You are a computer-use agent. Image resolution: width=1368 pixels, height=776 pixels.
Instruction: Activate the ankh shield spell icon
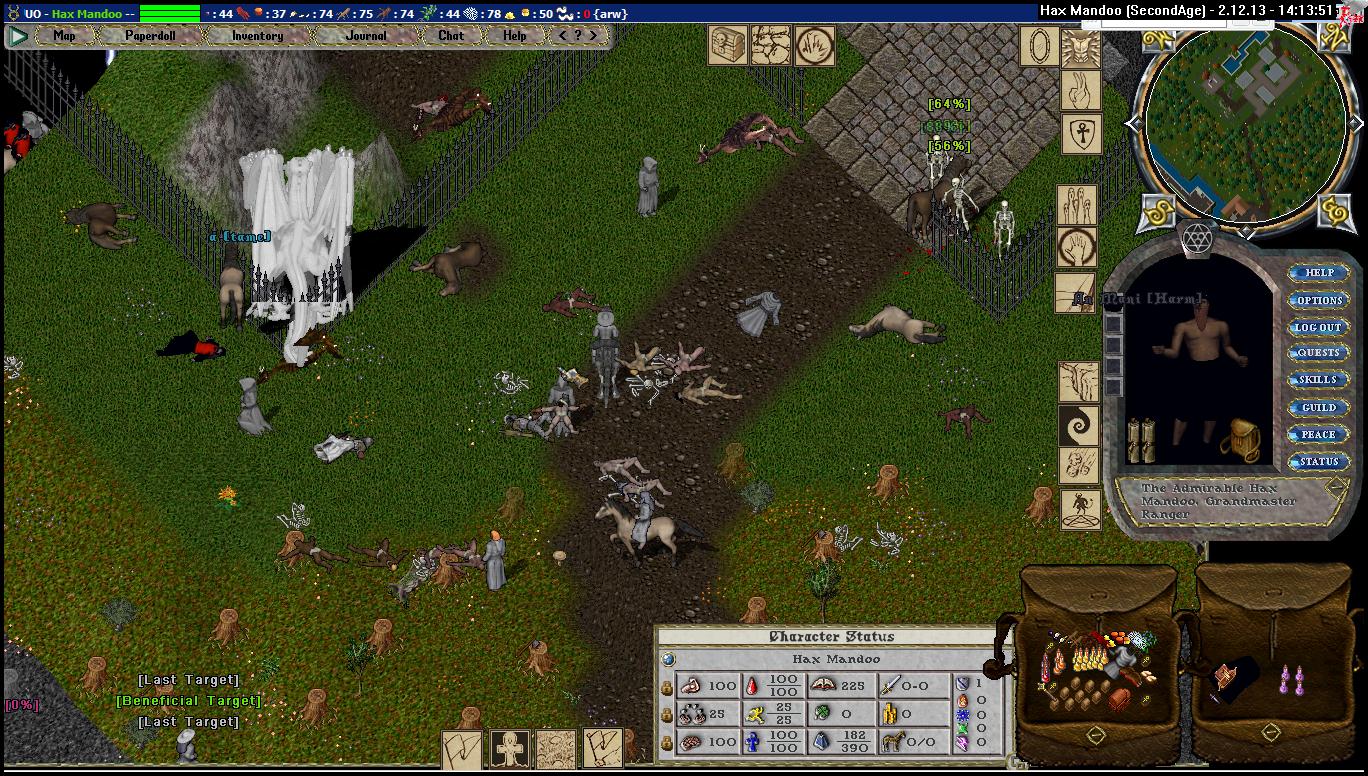[x=1080, y=133]
